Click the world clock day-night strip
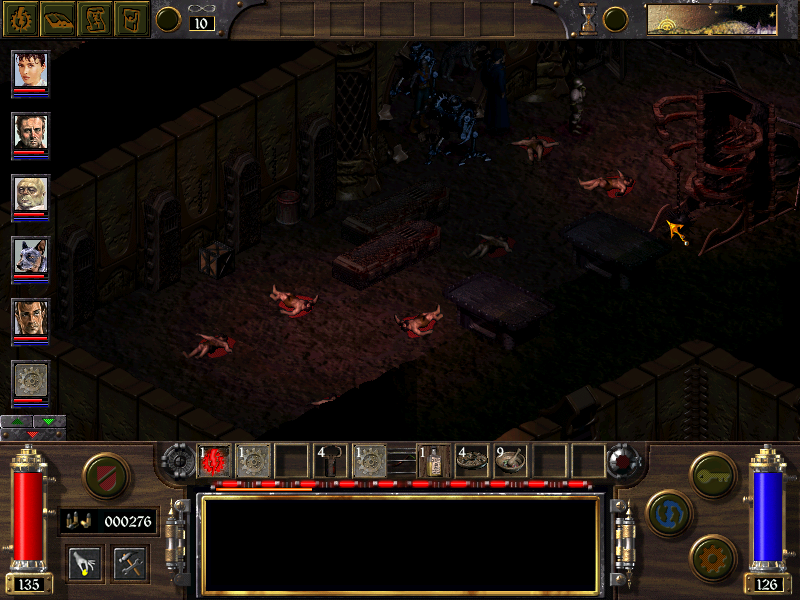Screen dimensions: 800x600 point(712,19)
